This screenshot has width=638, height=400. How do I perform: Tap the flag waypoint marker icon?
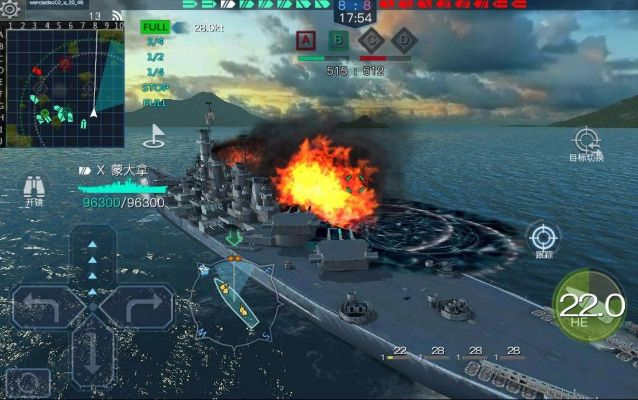coord(155,133)
